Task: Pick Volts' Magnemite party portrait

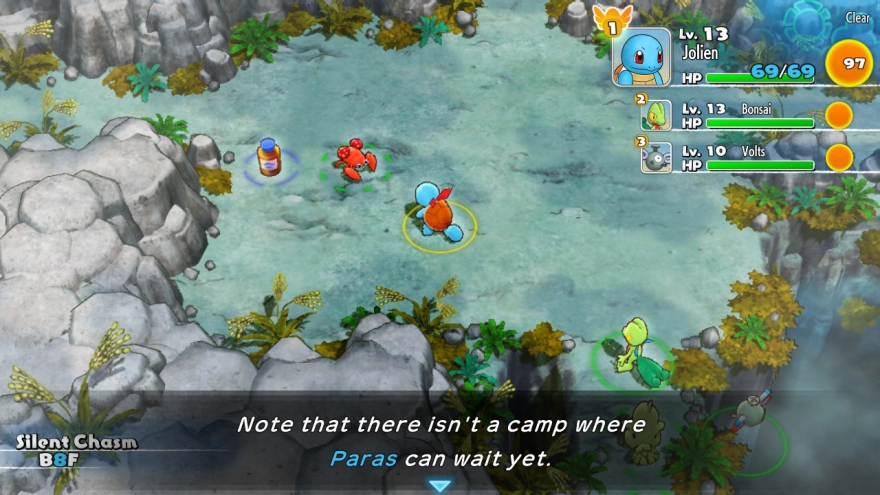Action: pos(656,157)
